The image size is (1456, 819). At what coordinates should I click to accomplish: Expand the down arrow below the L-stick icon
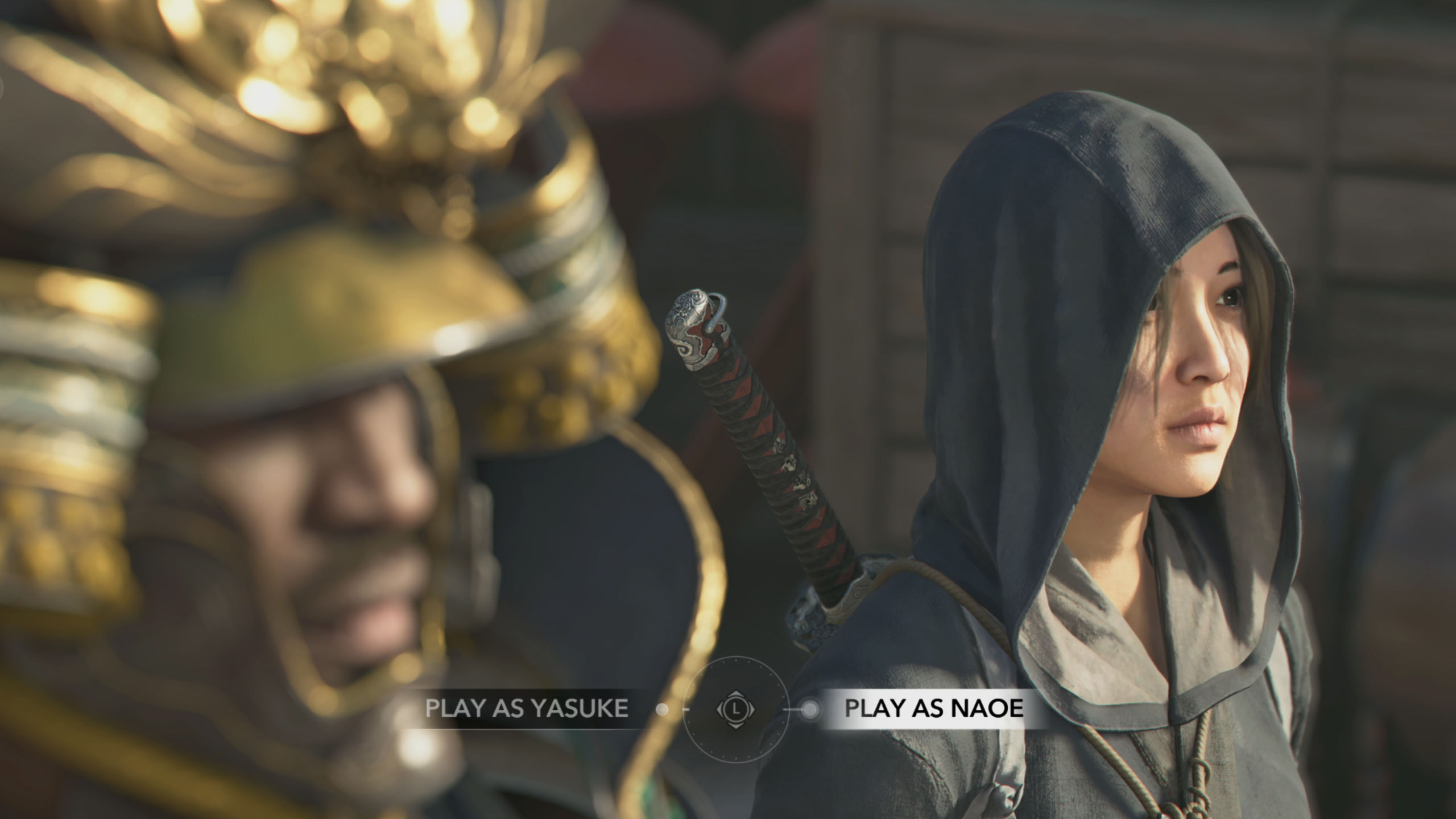(x=736, y=726)
